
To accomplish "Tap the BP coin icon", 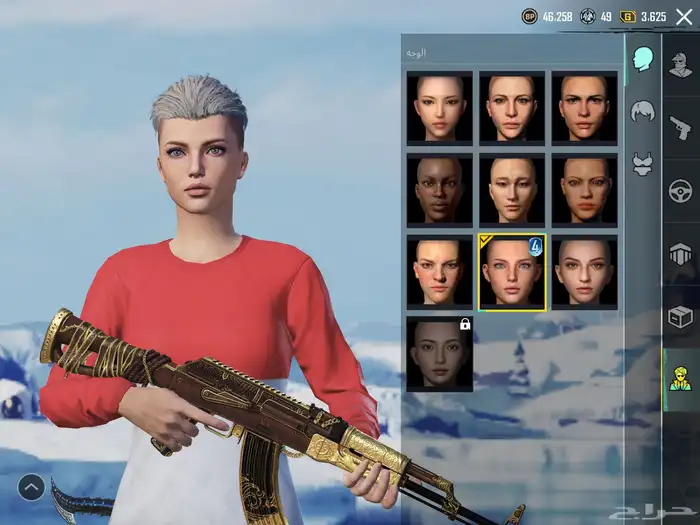I will [530, 17].
